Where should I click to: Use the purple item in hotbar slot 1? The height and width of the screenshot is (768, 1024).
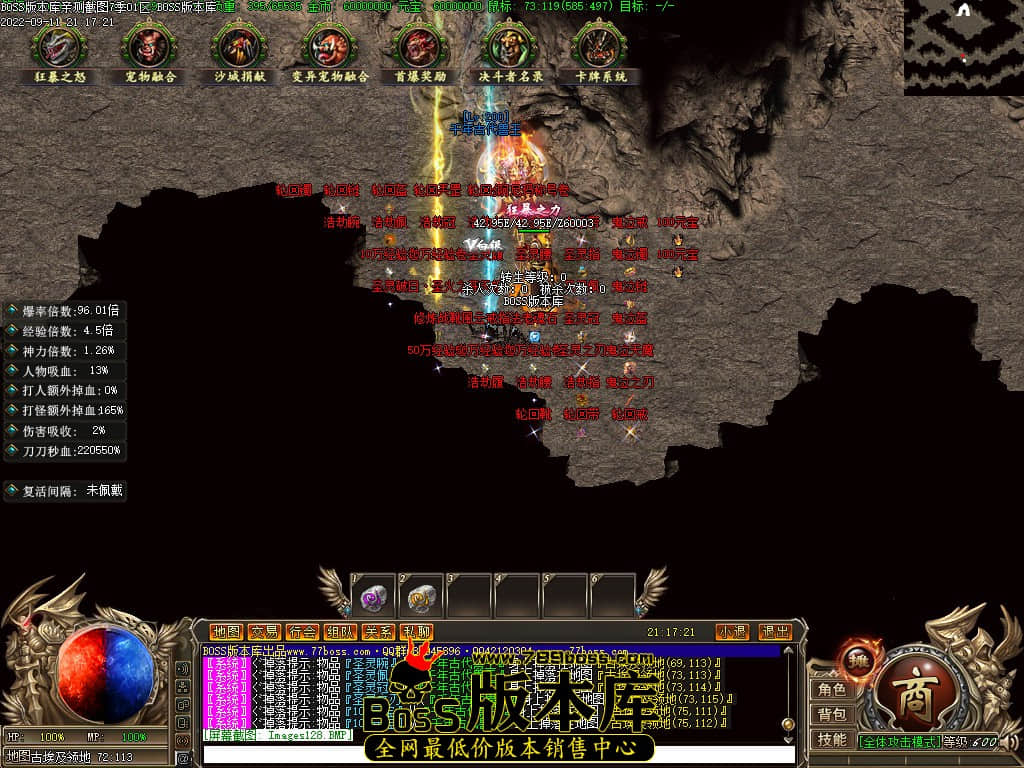pos(373,598)
